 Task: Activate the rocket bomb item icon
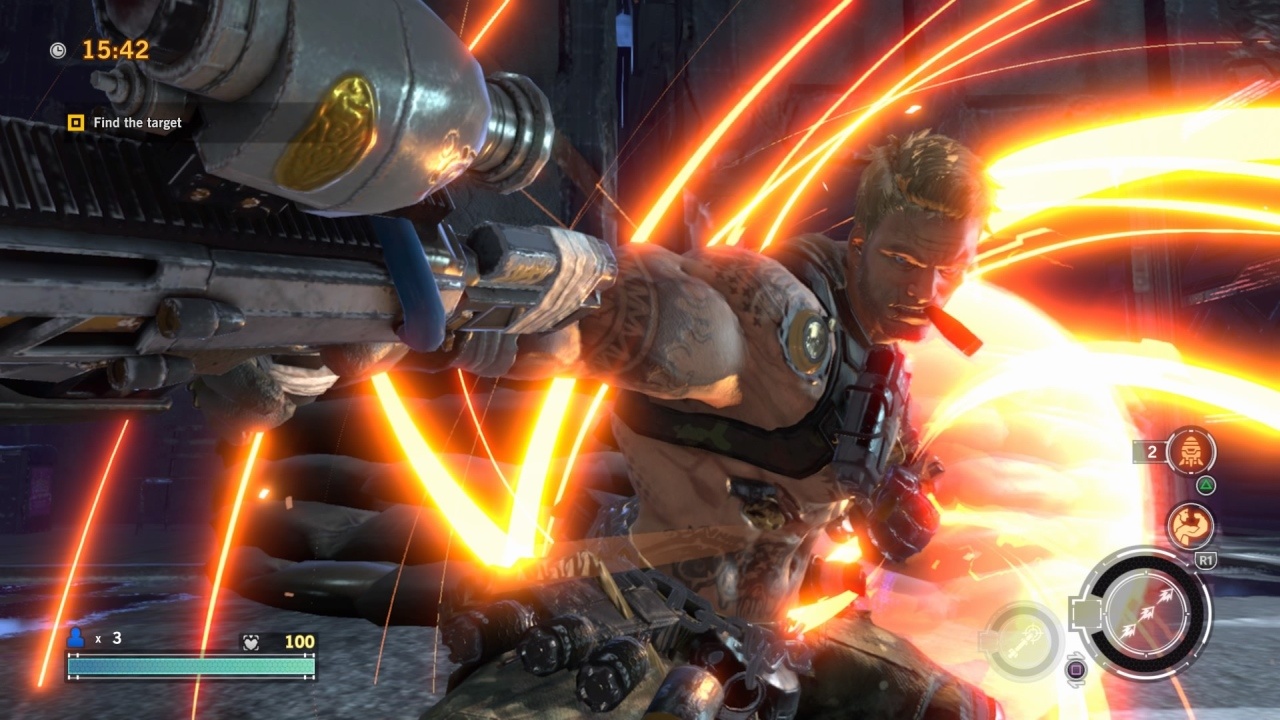pos(1191,451)
